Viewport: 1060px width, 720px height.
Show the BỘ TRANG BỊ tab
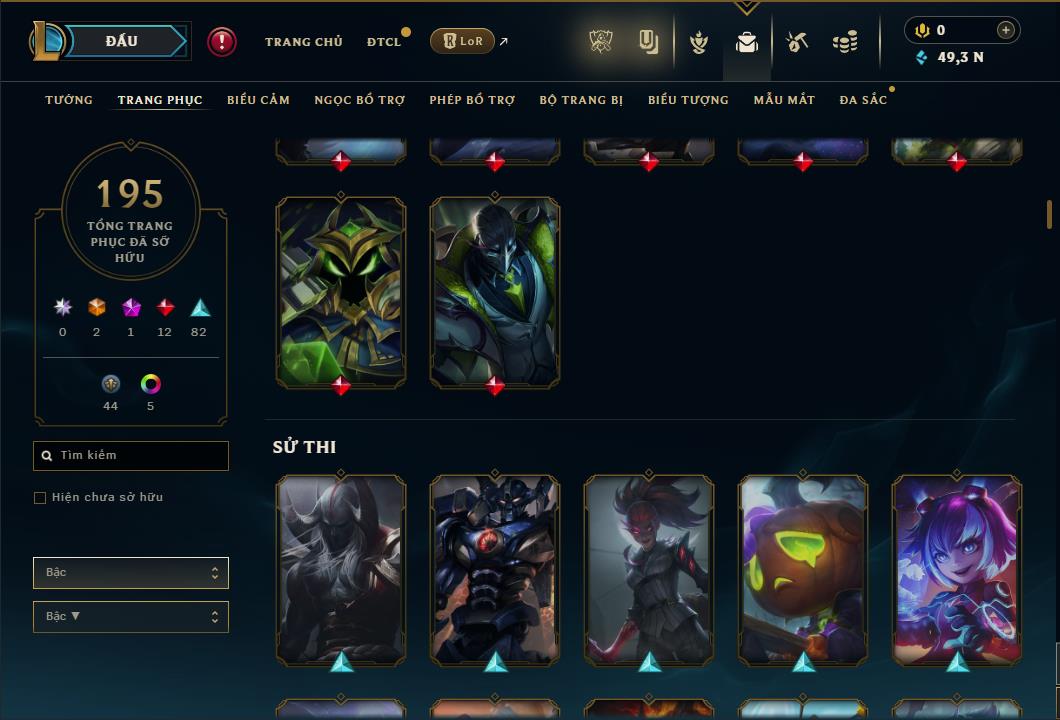581,100
